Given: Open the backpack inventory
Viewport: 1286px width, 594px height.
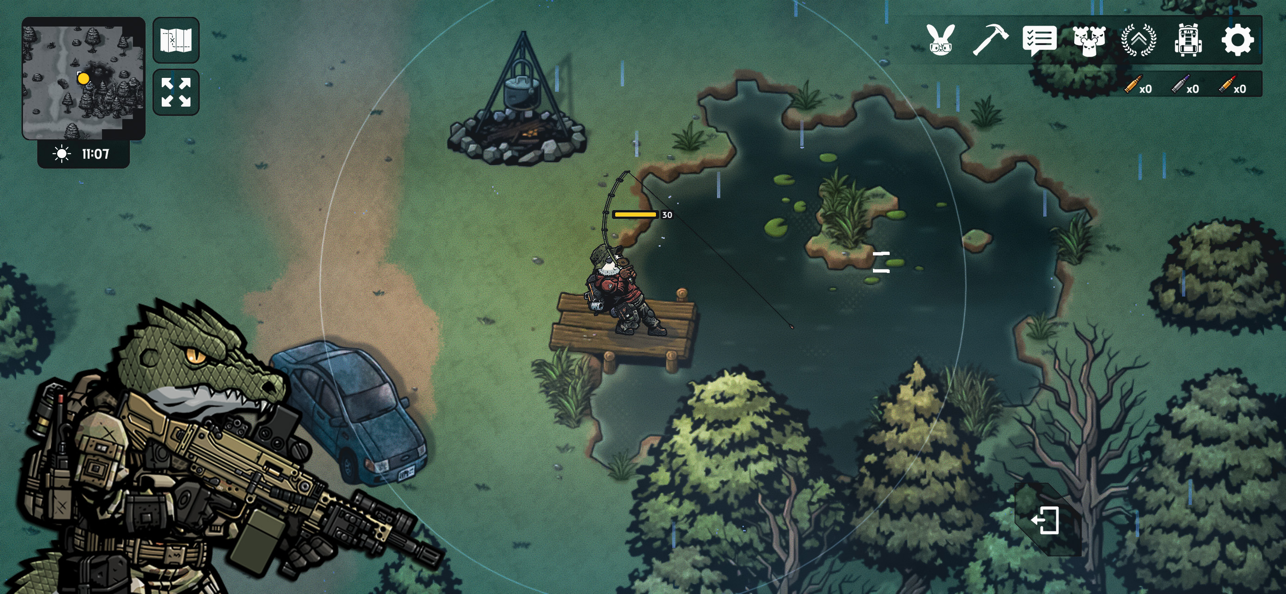Looking at the screenshot, I should [1188, 40].
